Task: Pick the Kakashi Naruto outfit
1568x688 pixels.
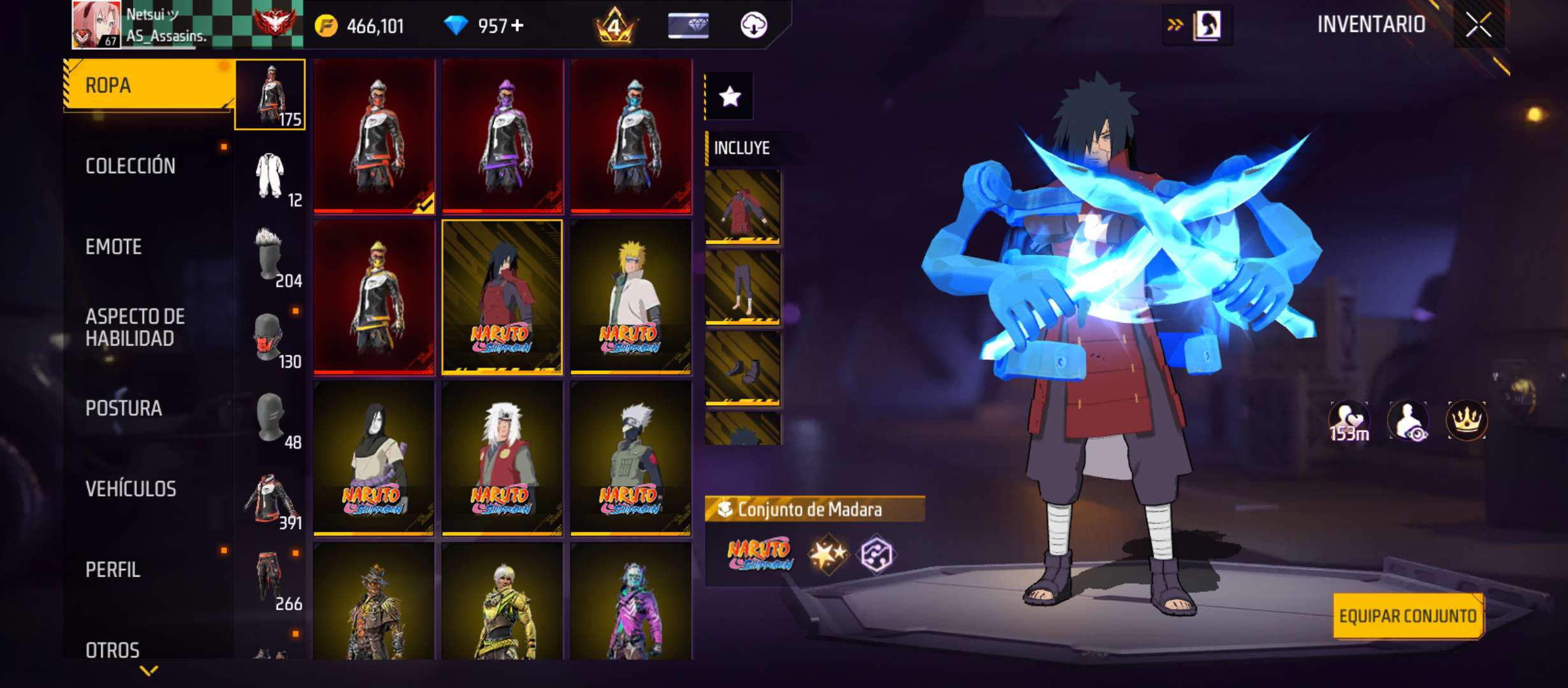Action: [630, 457]
